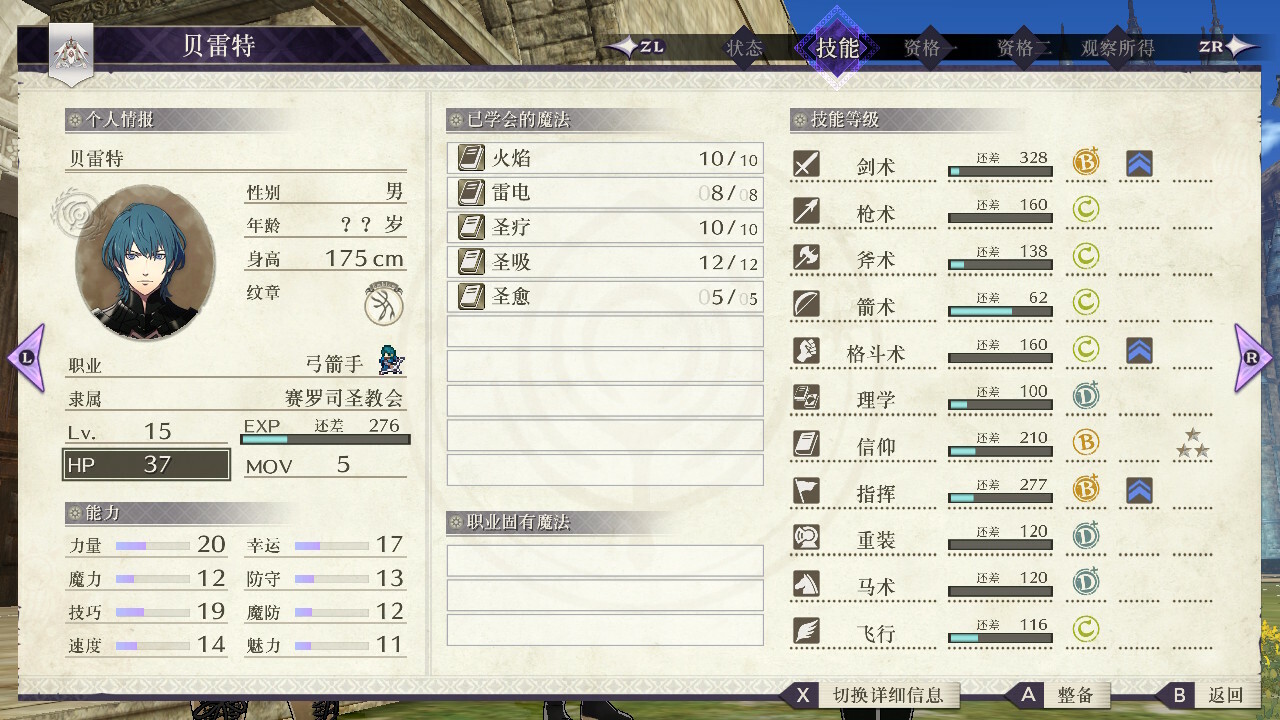Select the 火焰 spell row
The width and height of the screenshot is (1280, 720).
click(x=604, y=158)
